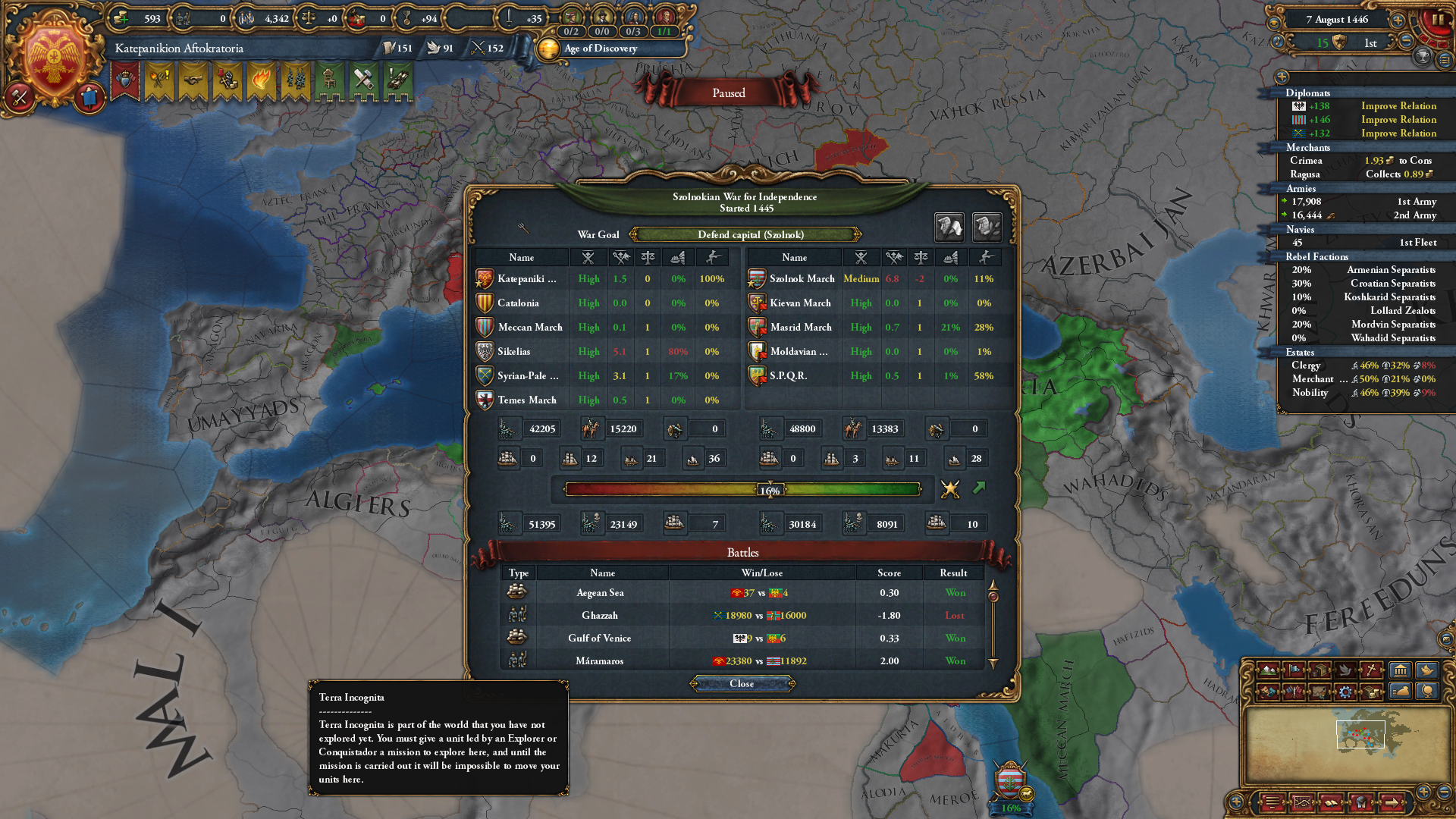Select the terrain mapmode icon

point(1269,670)
